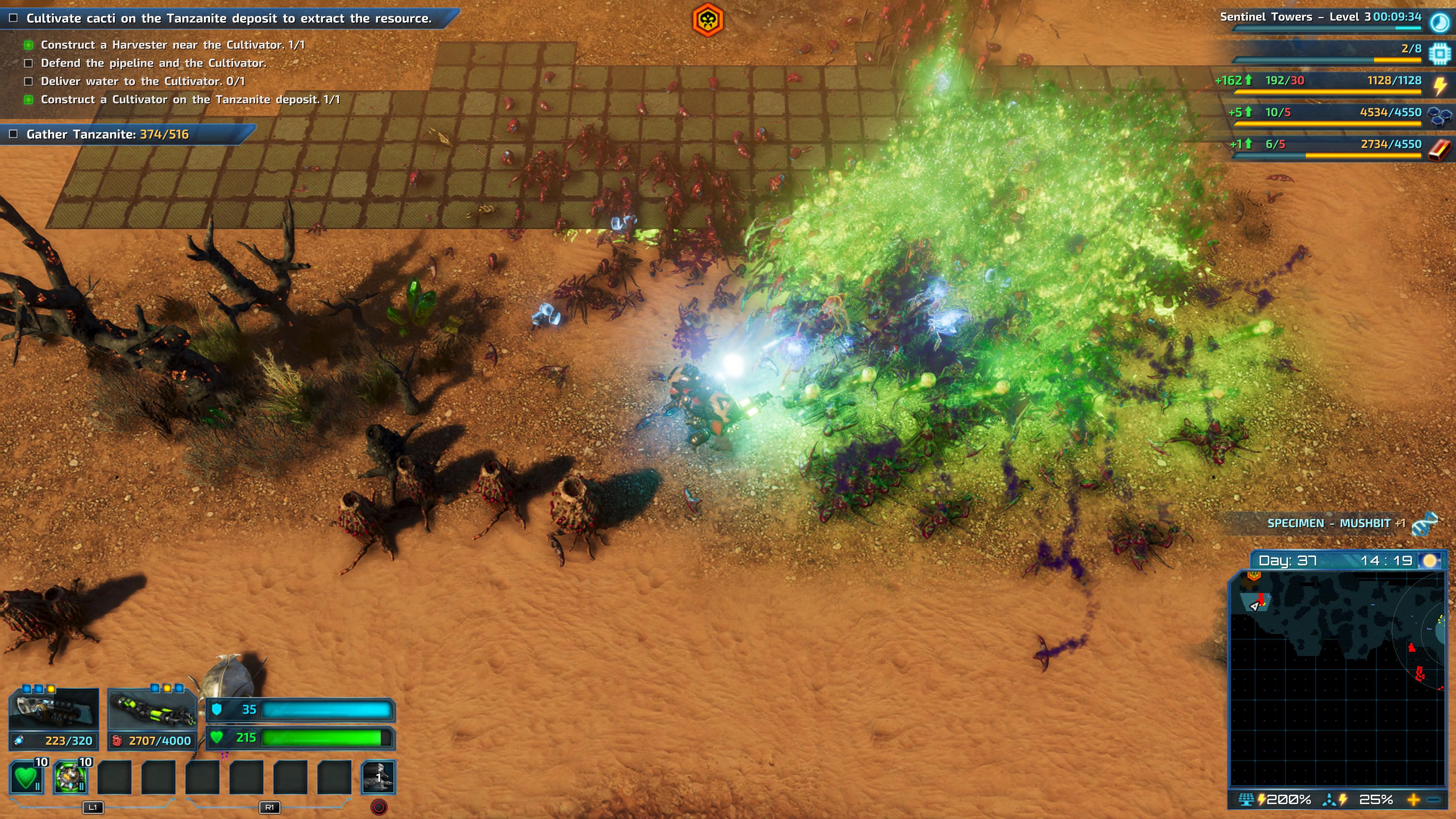The width and height of the screenshot is (1456, 819).
Task: Select the green acid spitter weapon slot
Action: coord(152,709)
